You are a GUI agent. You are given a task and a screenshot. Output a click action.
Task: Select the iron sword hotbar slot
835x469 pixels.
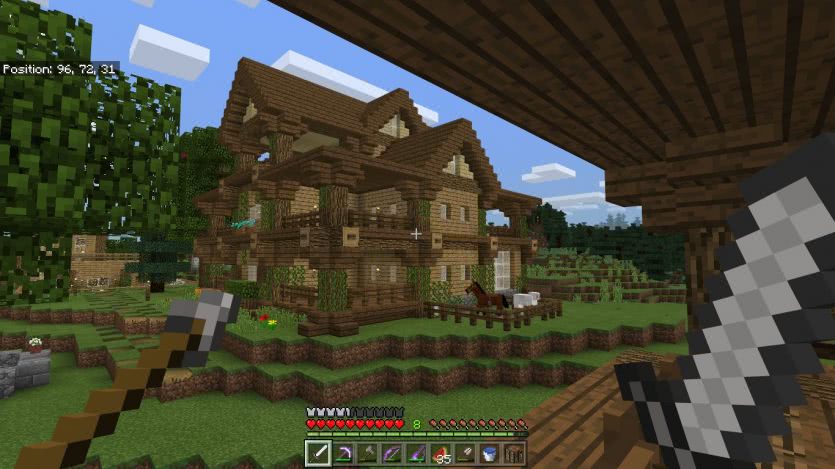[318, 455]
